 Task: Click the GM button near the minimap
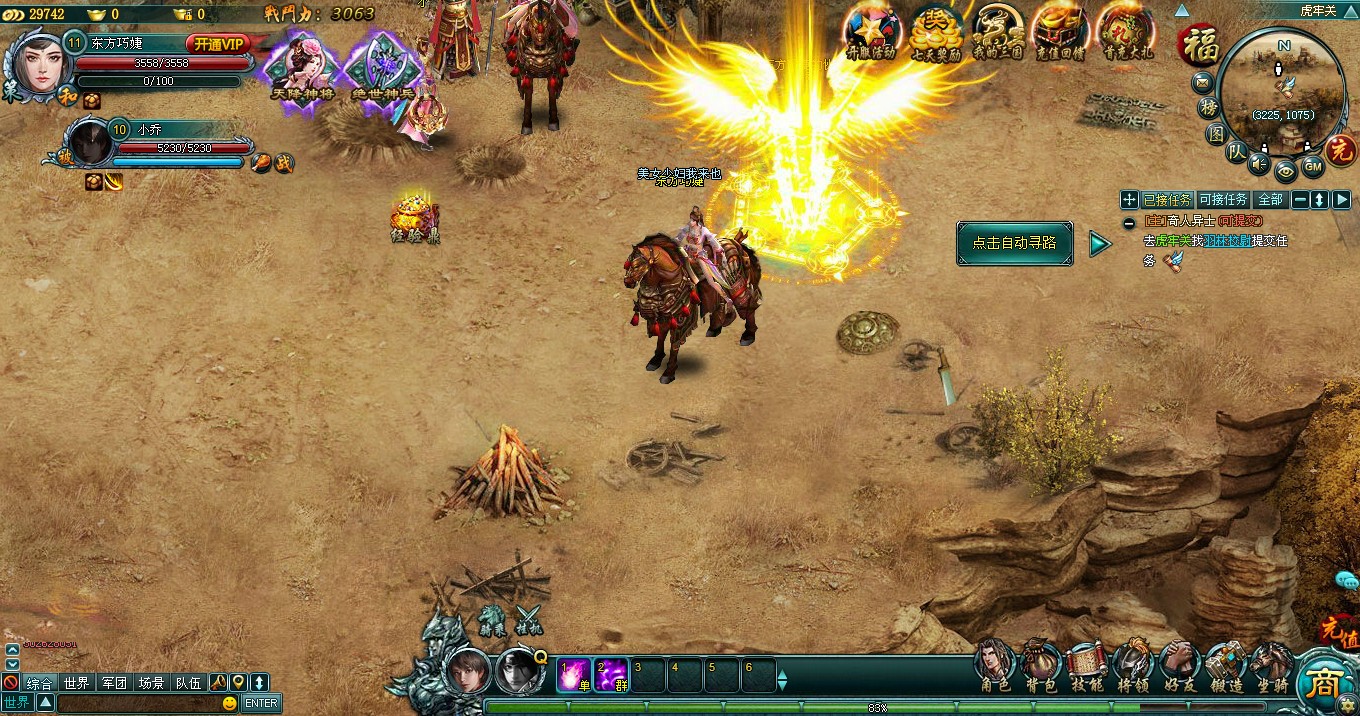[1313, 165]
